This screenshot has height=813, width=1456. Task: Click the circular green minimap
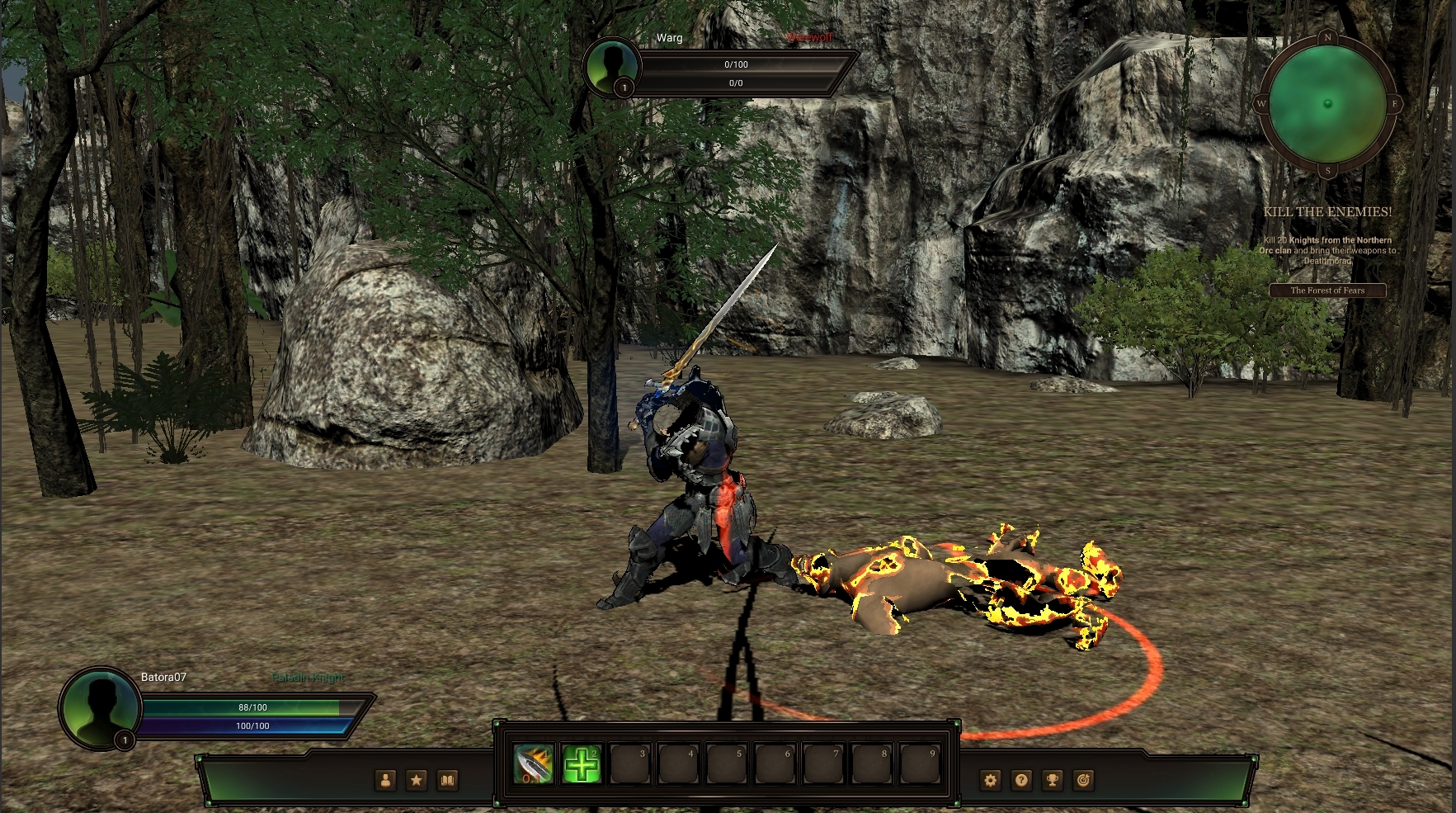pyautogui.click(x=1327, y=104)
